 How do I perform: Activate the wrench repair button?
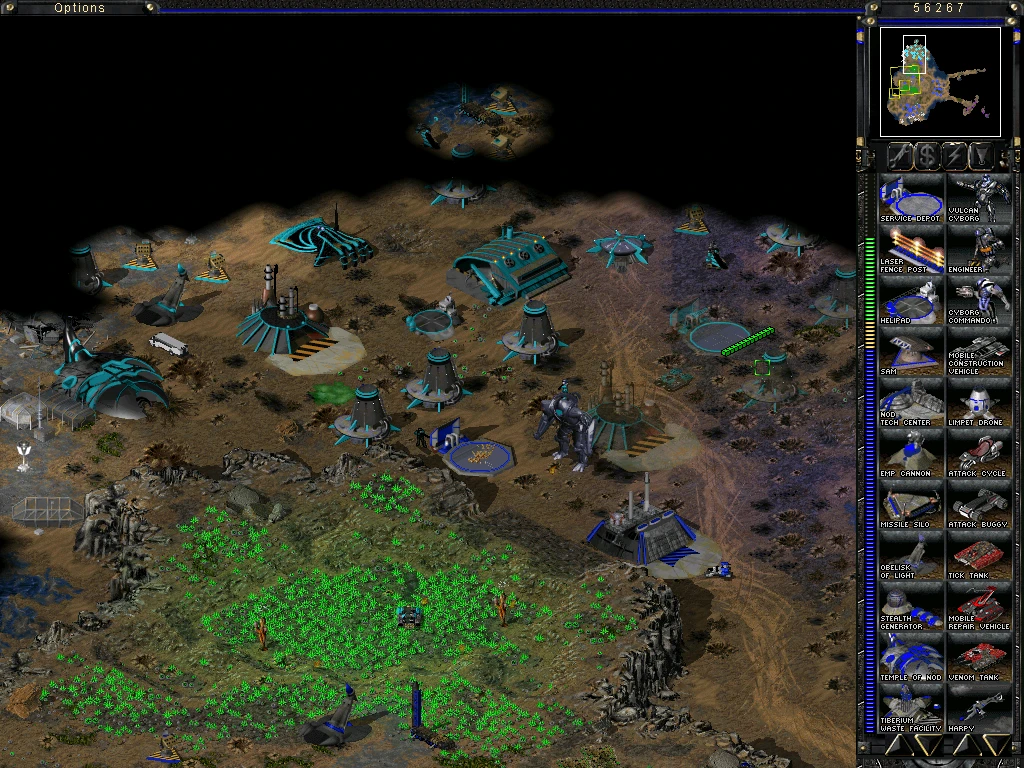click(899, 155)
